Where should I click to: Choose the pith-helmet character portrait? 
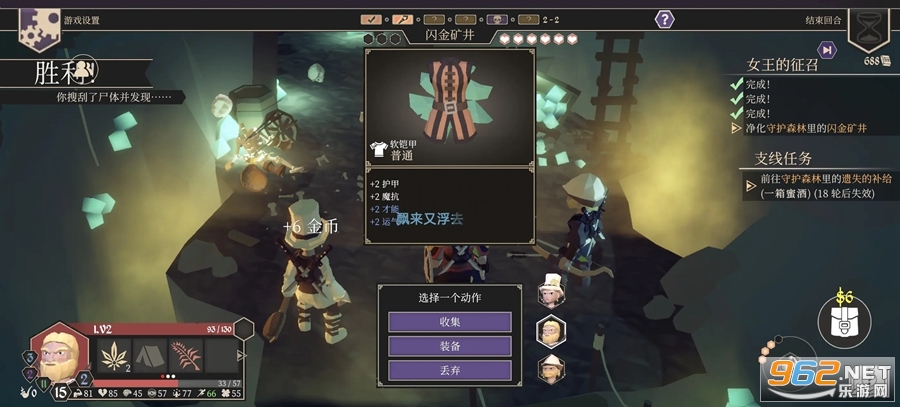[549, 369]
